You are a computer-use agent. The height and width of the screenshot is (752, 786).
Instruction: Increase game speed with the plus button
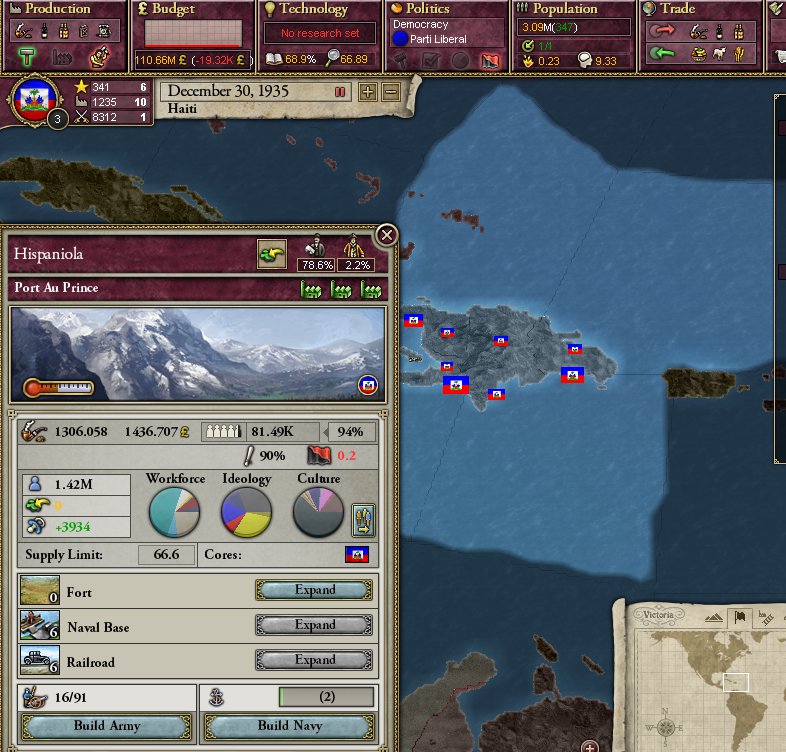click(368, 91)
